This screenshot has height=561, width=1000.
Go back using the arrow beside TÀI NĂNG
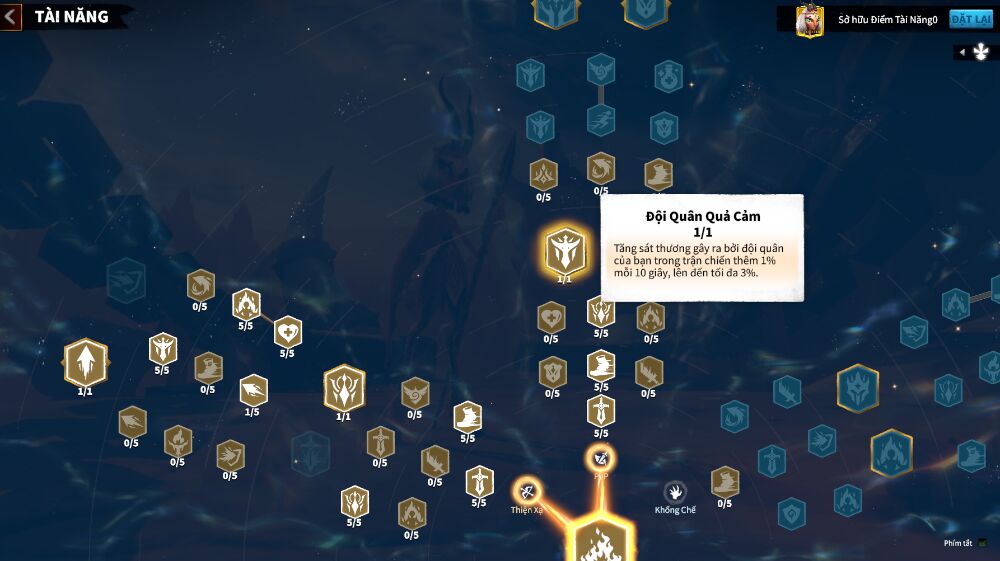tap(11, 17)
